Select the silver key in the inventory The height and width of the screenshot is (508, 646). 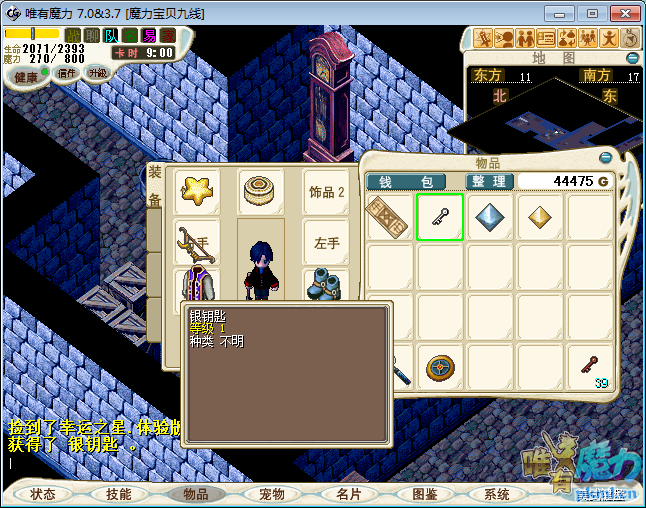[440, 218]
